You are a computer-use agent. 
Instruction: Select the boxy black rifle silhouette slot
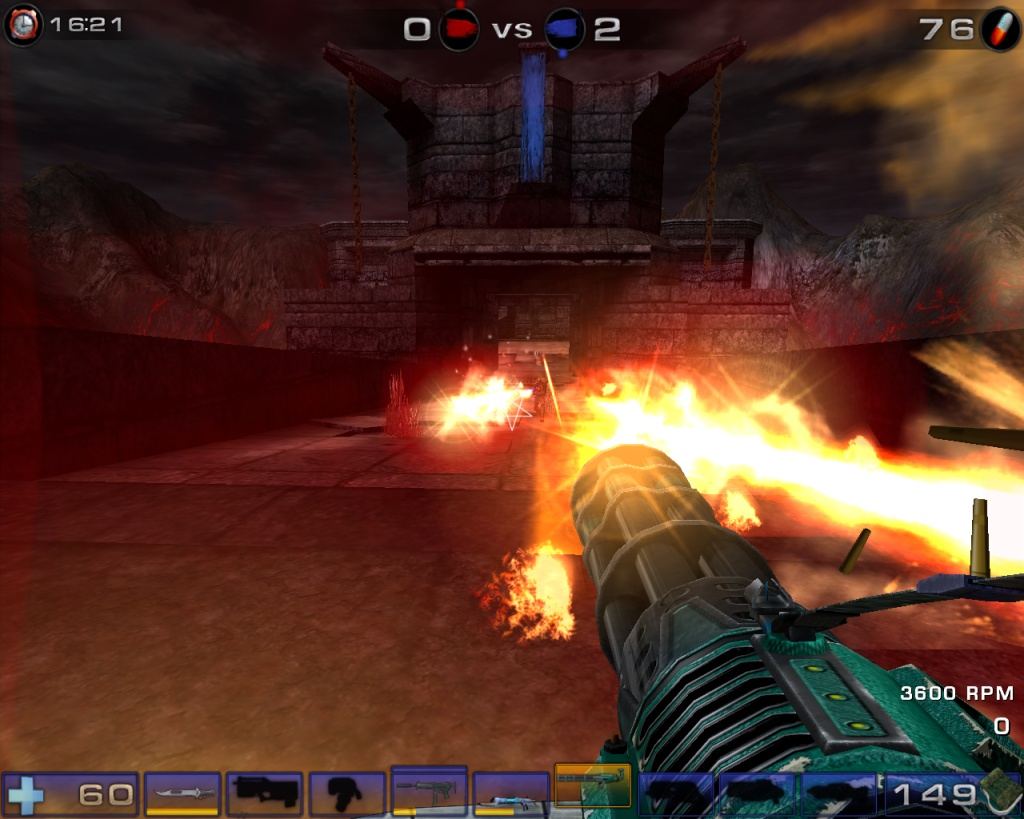265,793
